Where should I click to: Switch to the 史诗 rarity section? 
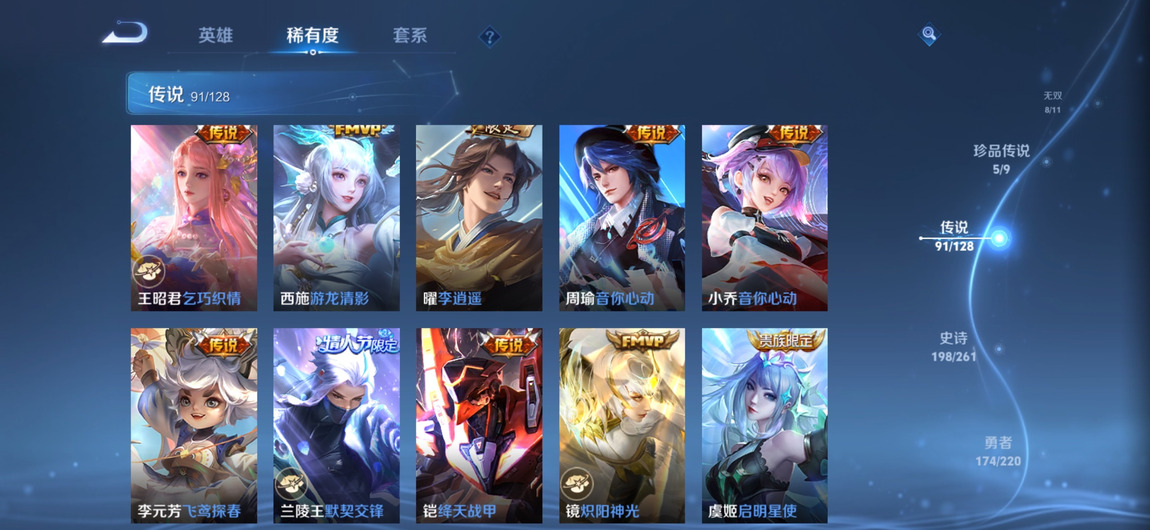click(953, 346)
